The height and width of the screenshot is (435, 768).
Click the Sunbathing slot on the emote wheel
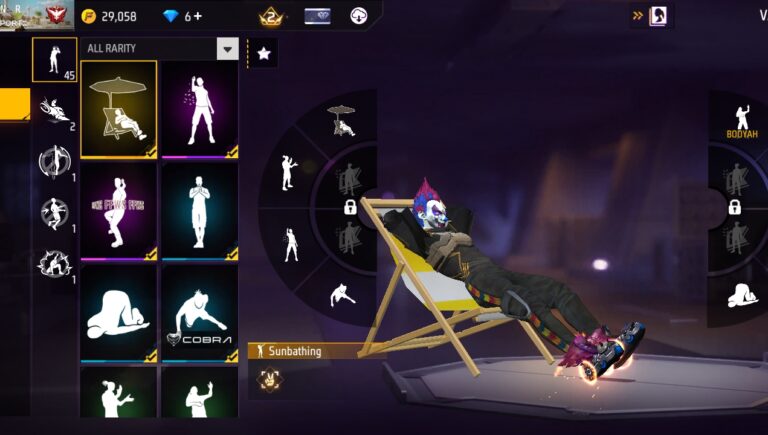coord(341,119)
